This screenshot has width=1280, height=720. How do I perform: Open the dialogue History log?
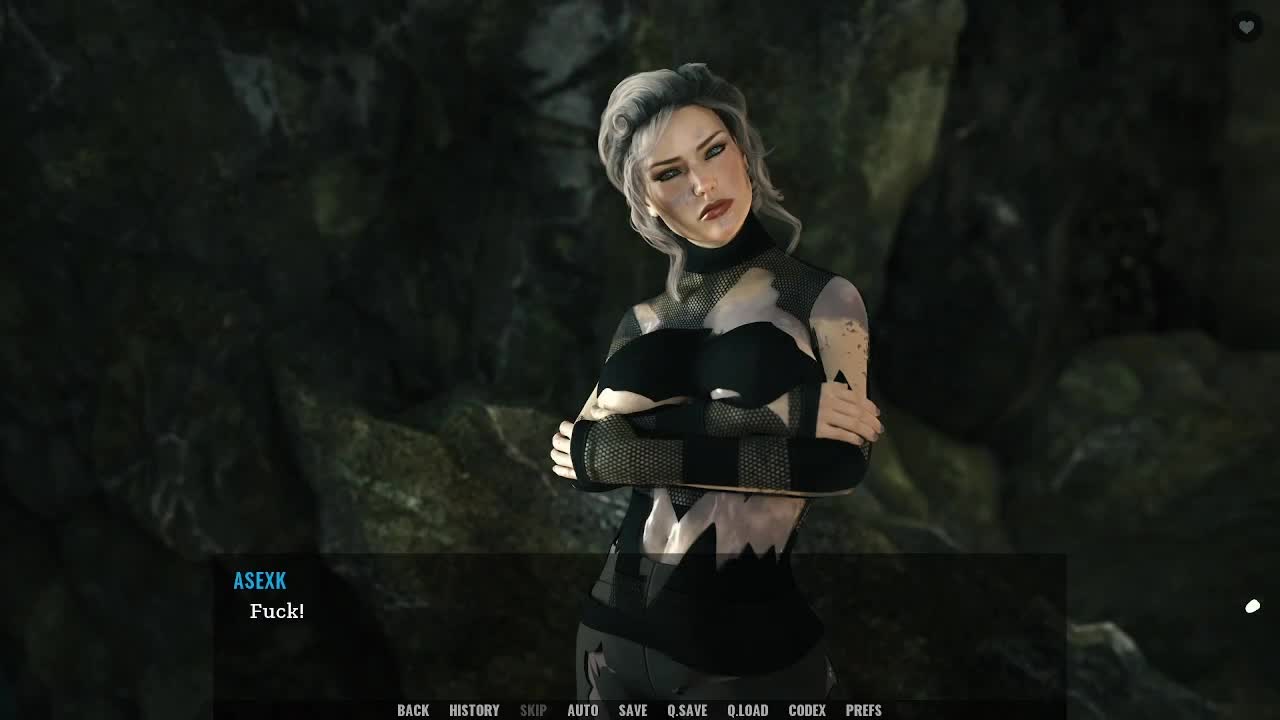coord(474,710)
